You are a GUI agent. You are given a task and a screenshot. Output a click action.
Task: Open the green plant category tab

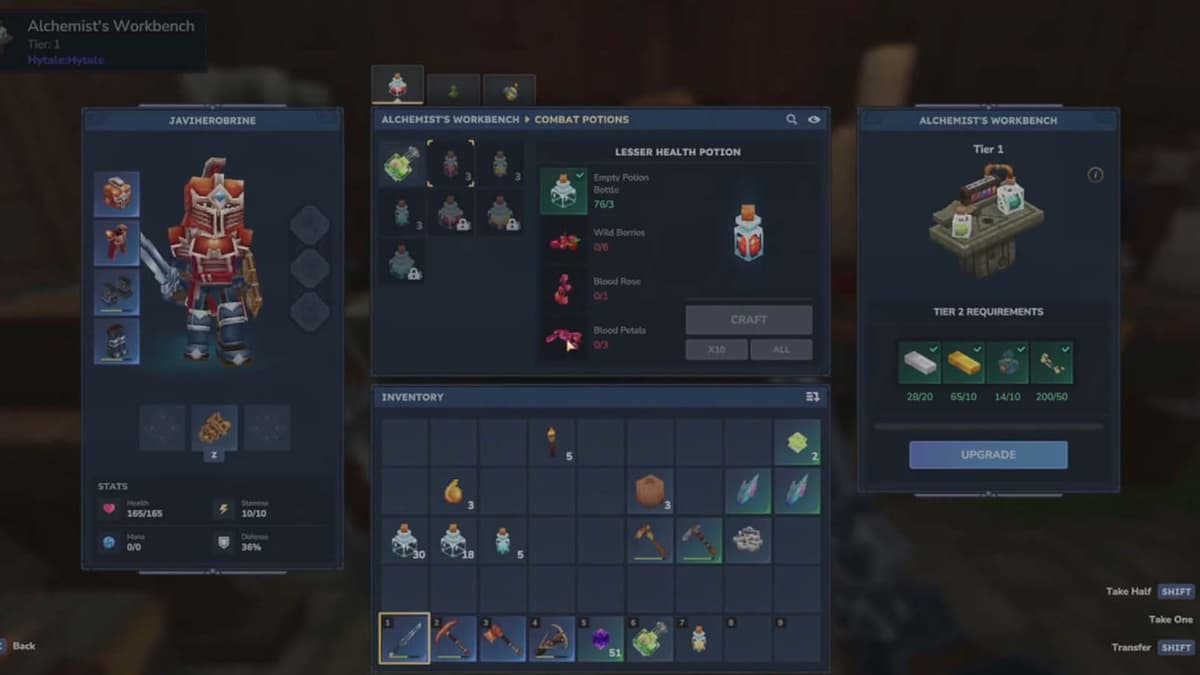453,90
